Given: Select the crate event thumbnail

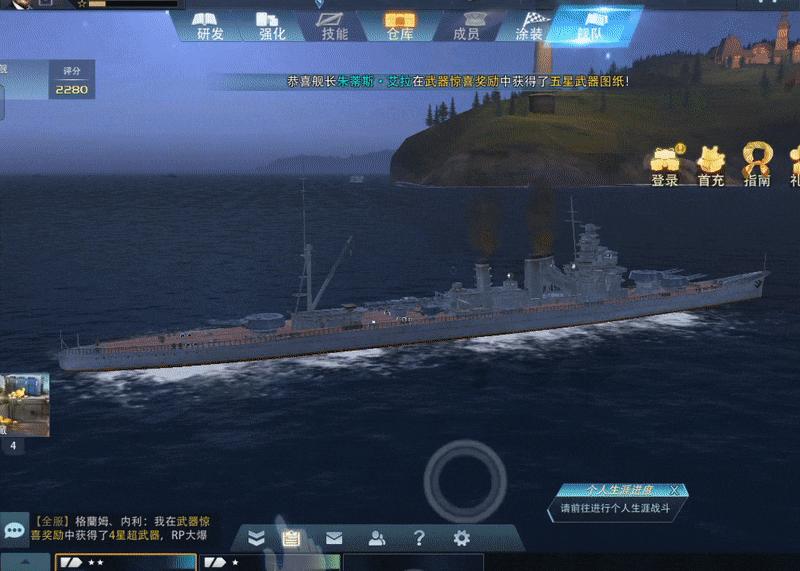Looking at the screenshot, I should click(x=24, y=405).
